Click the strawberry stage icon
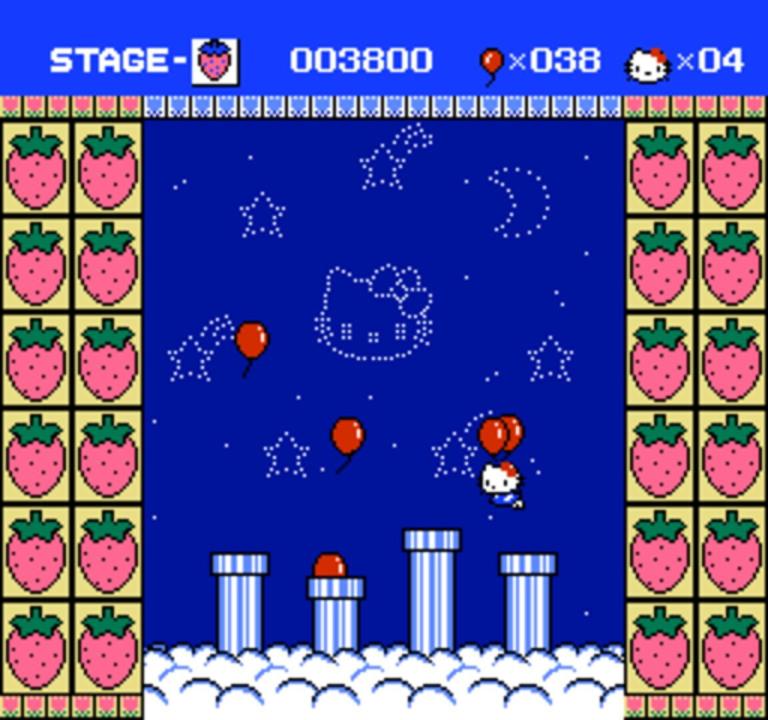The image size is (768, 720). pyautogui.click(x=215, y=62)
